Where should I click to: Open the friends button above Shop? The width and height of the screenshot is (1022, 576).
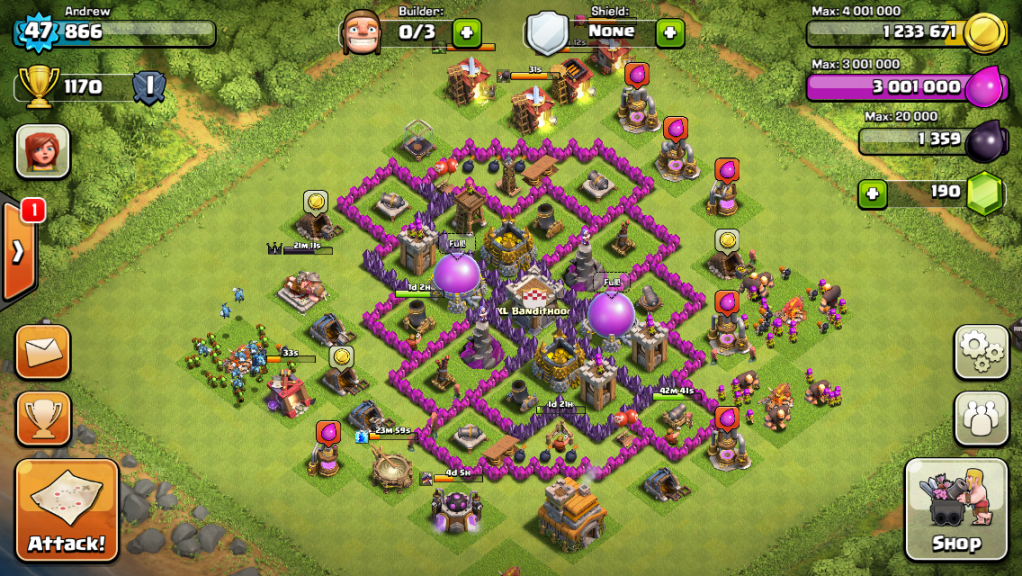click(980, 417)
